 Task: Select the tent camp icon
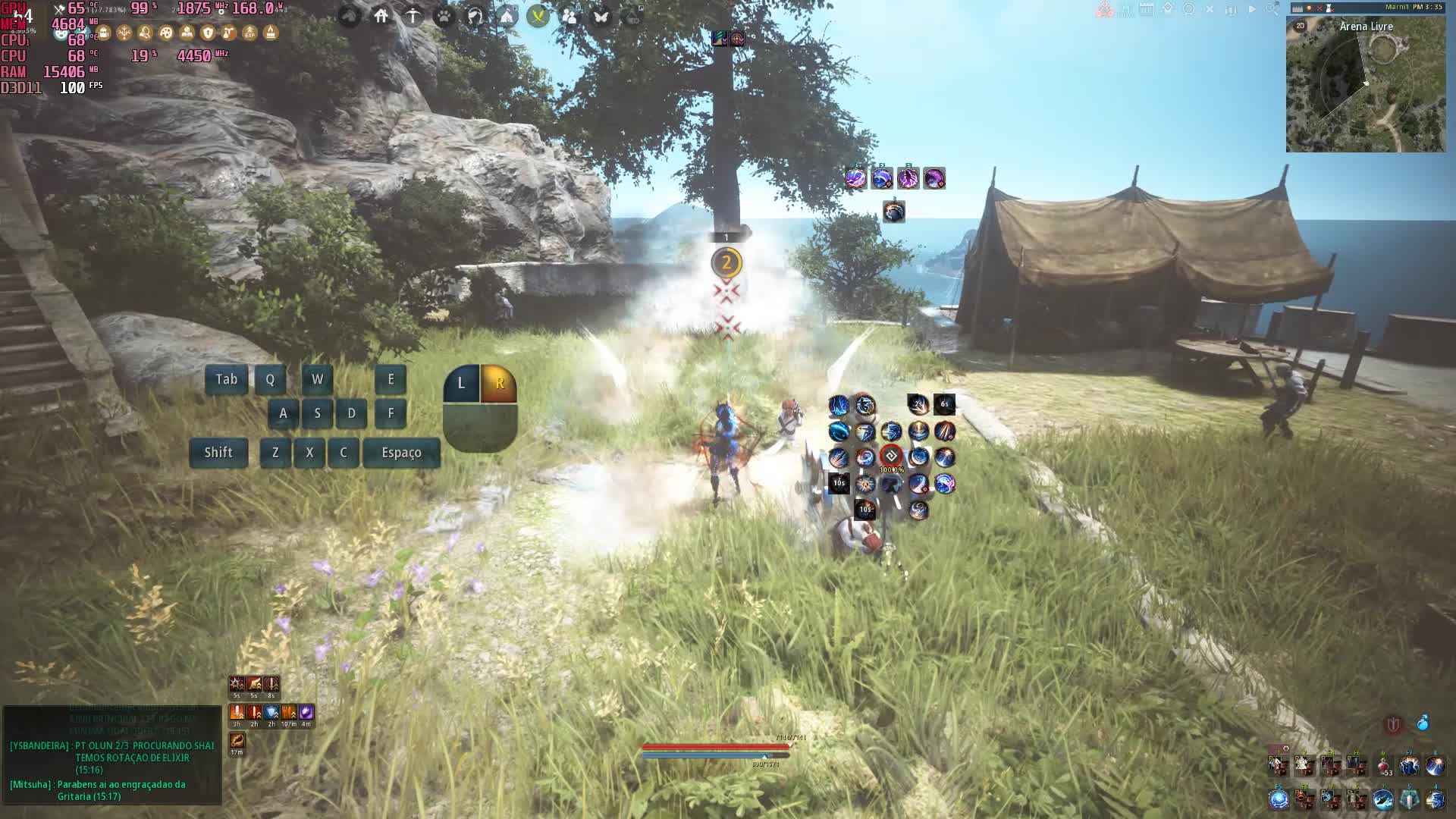click(507, 15)
